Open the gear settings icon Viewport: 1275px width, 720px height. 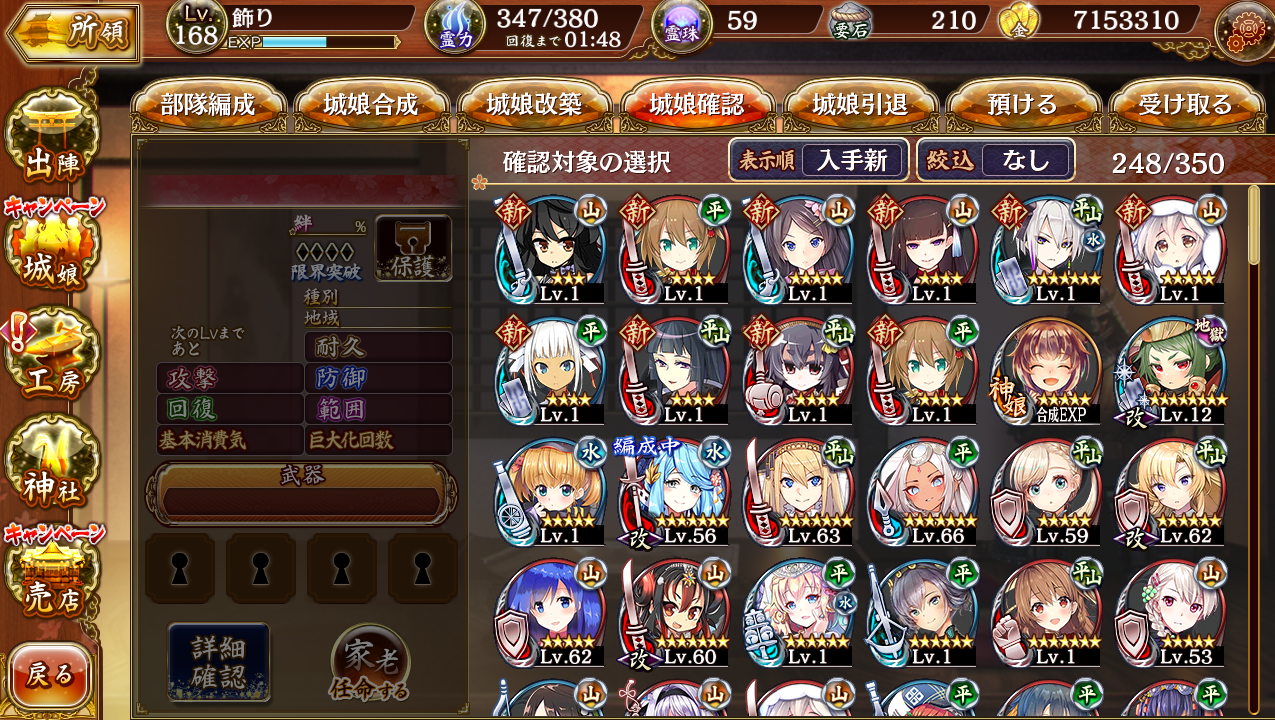[x=1243, y=32]
